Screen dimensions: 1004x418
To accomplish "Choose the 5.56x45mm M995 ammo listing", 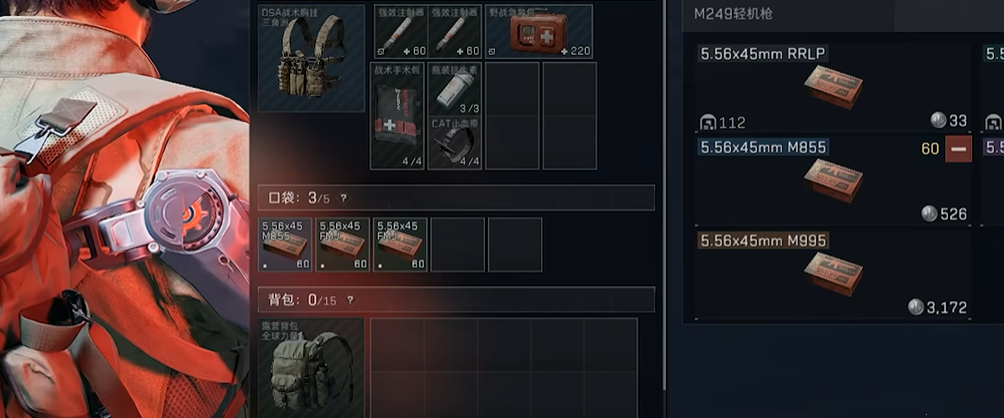I will point(832,274).
